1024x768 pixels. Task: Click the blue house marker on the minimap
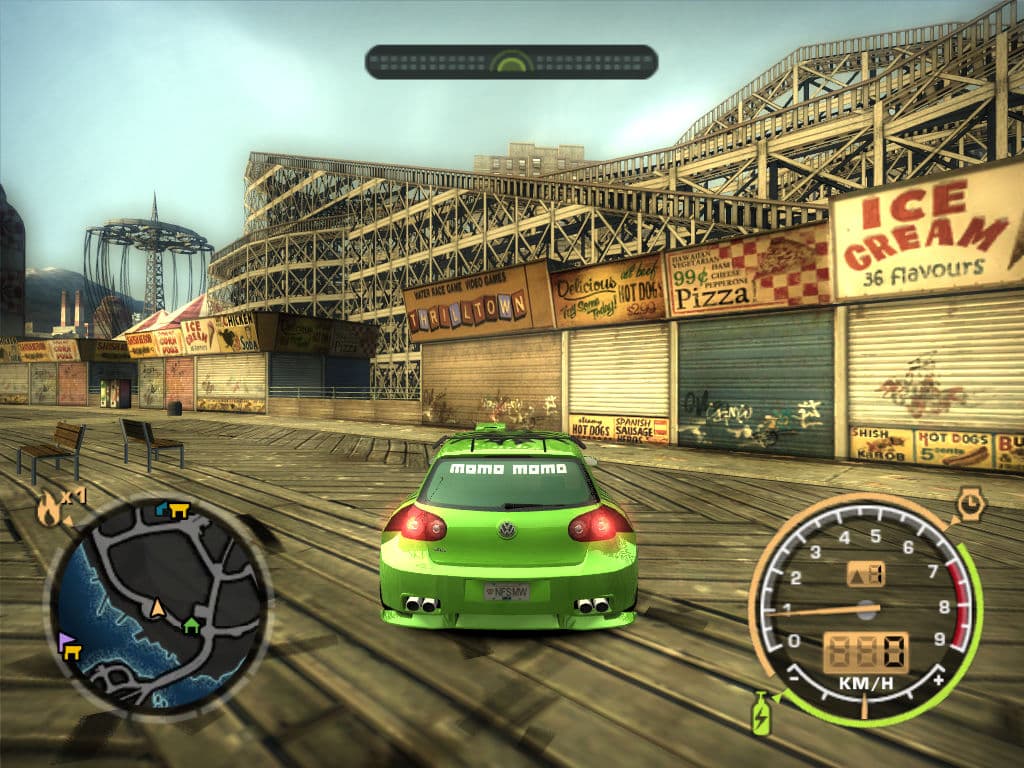[162, 509]
